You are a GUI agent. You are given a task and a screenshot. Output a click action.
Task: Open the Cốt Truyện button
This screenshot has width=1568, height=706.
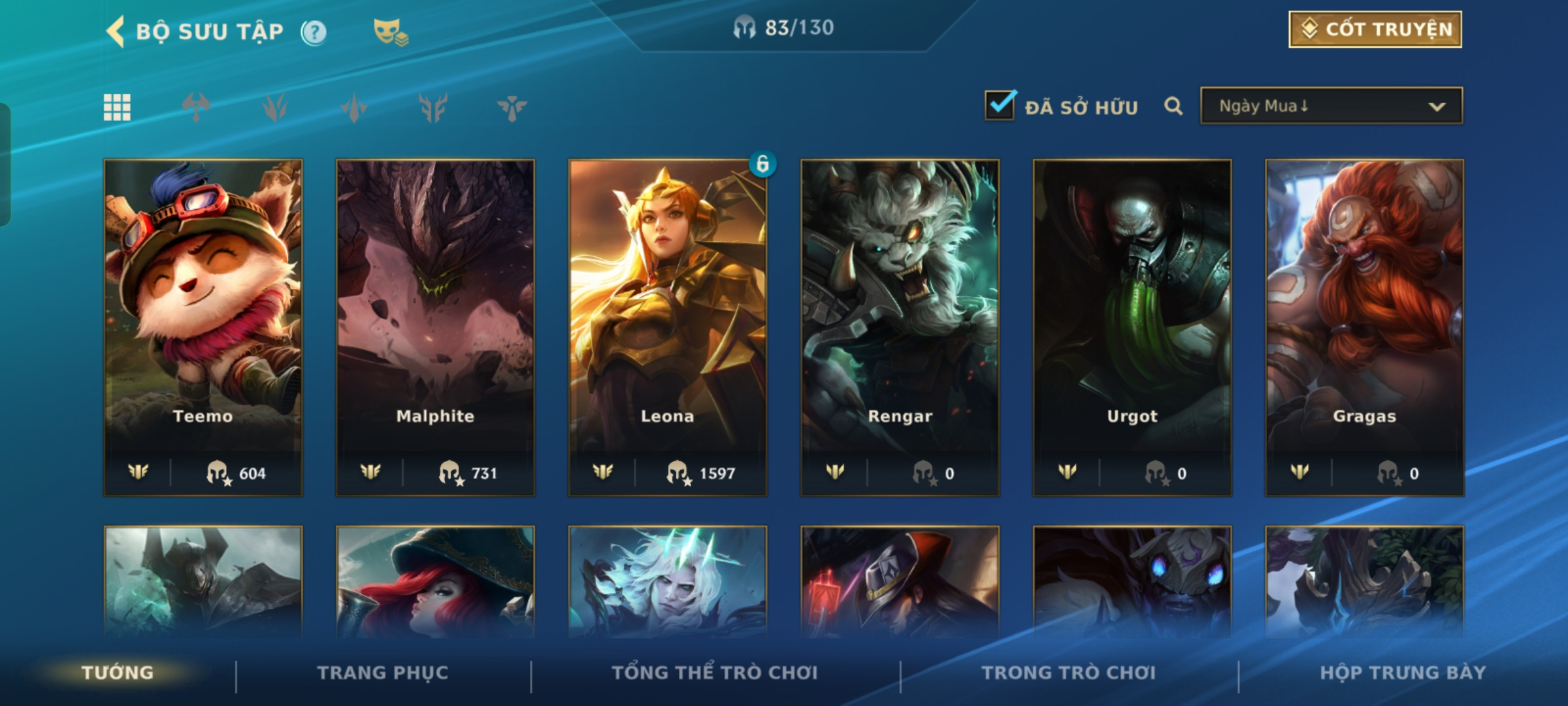[1375, 29]
